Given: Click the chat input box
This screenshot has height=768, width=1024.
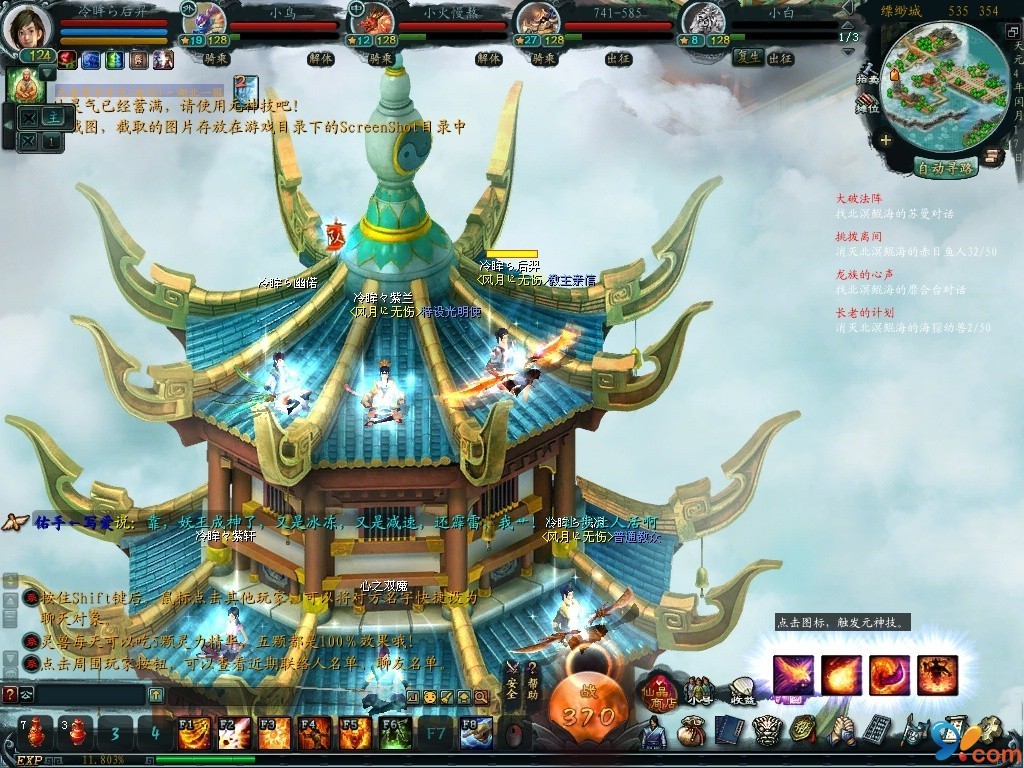Looking at the screenshot, I should [90, 694].
